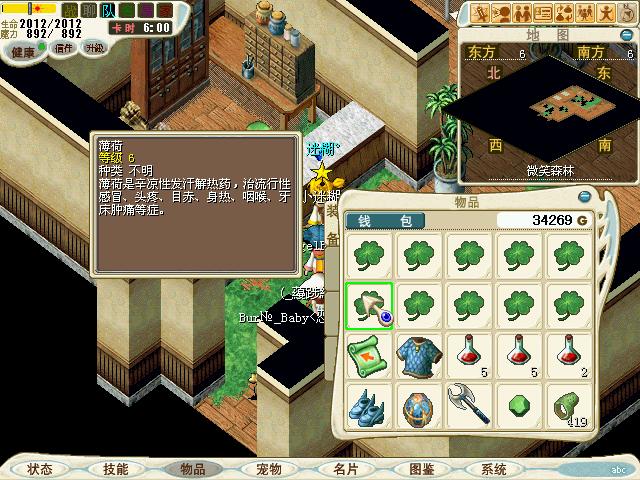Viewport: 640px width, 480px height.
Task: Open the 名片 name card menu
Action: 345,468
